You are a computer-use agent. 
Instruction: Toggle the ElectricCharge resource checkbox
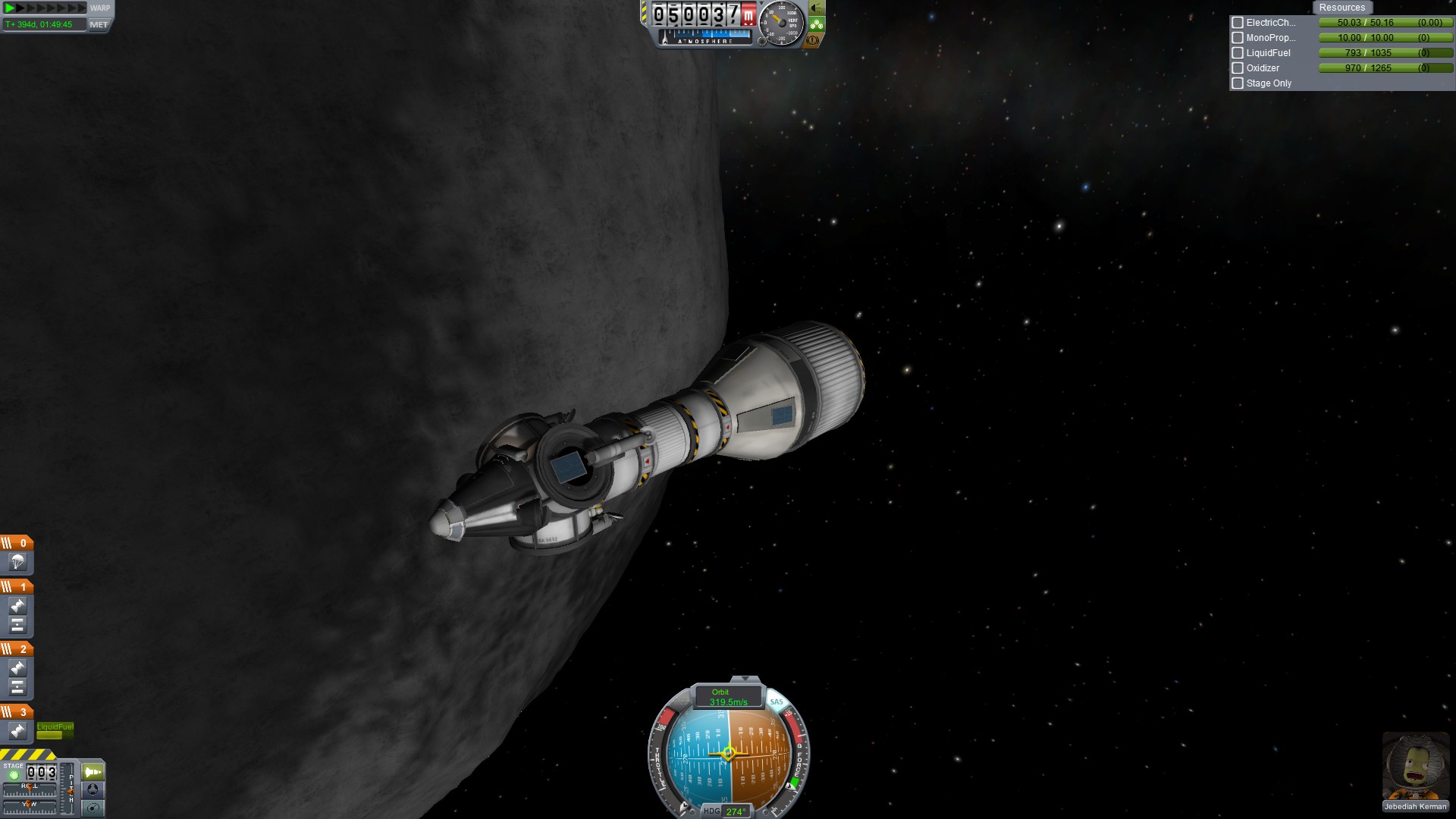[x=1238, y=23]
